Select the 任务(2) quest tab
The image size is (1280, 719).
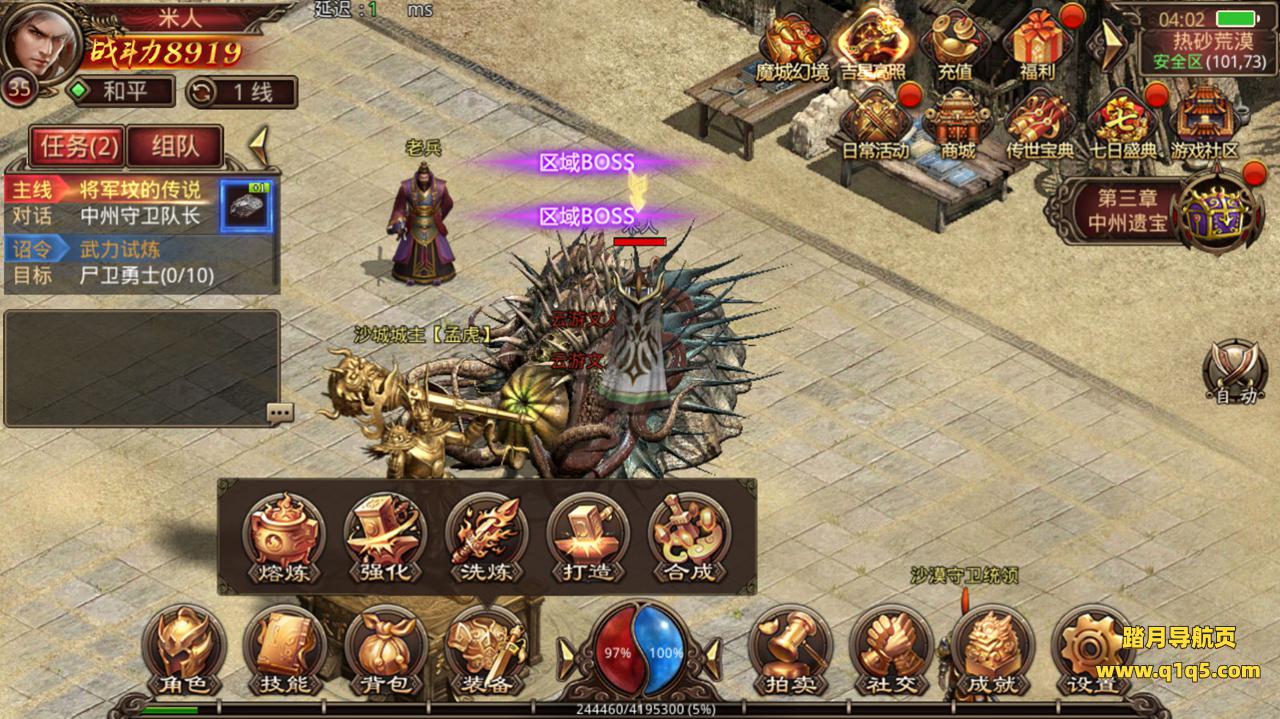[x=78, y=147]
